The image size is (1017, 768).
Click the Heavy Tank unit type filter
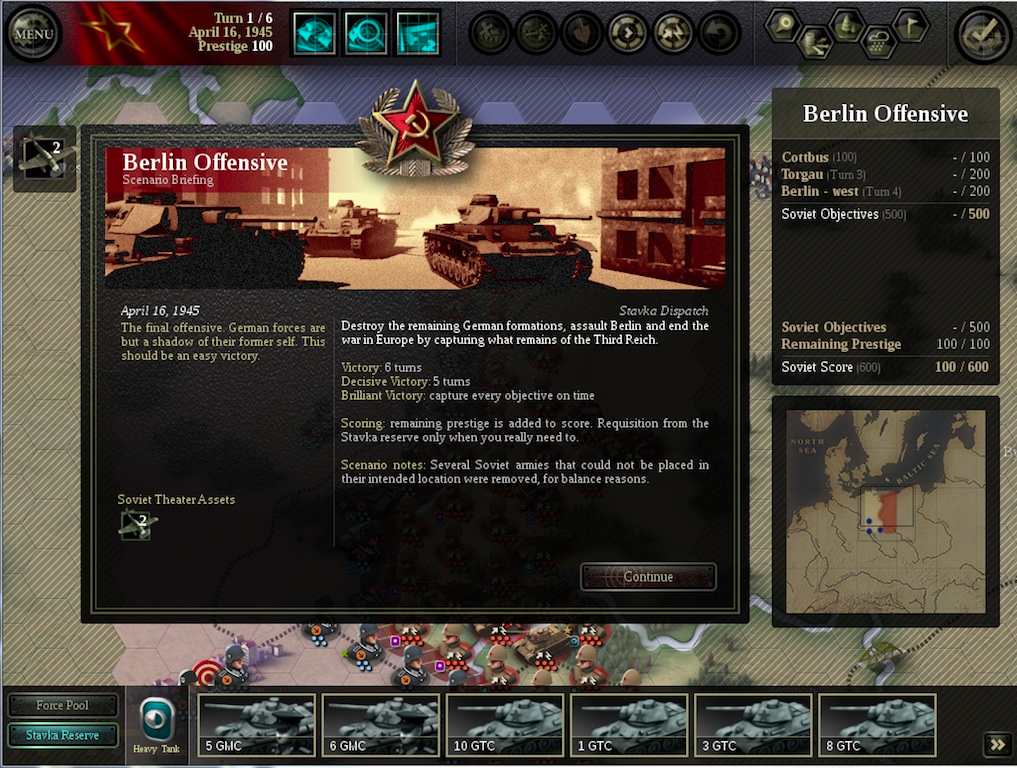pyautogui.click(x=155, y=724)
